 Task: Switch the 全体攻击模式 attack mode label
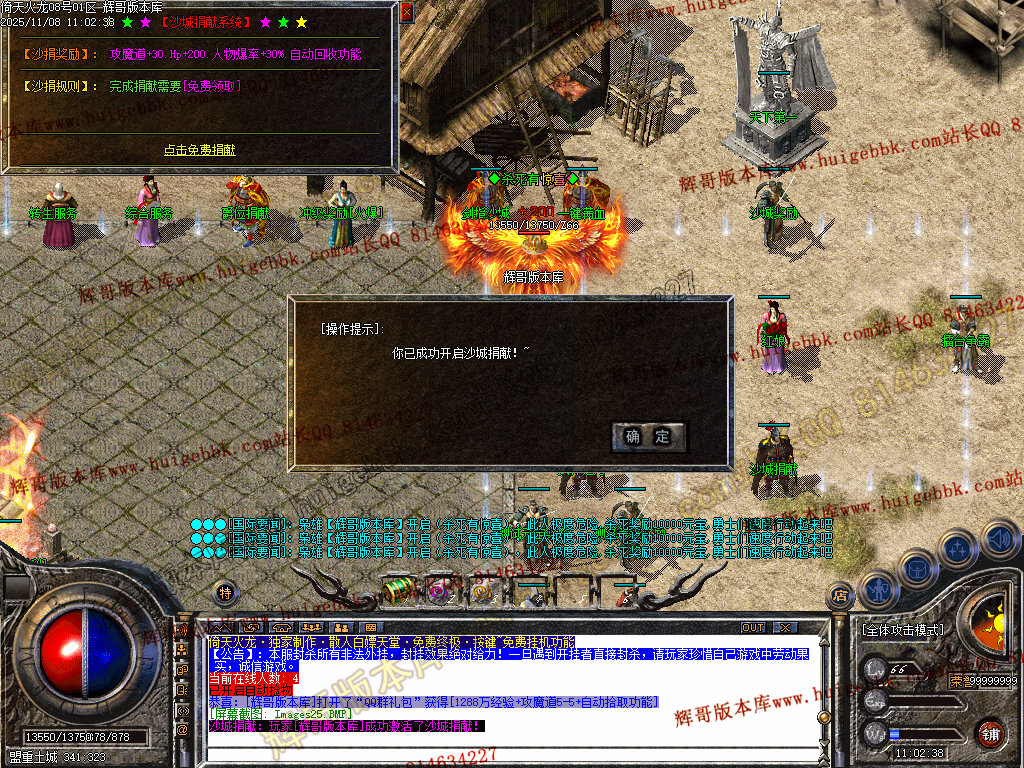click(x=902, y=630)
